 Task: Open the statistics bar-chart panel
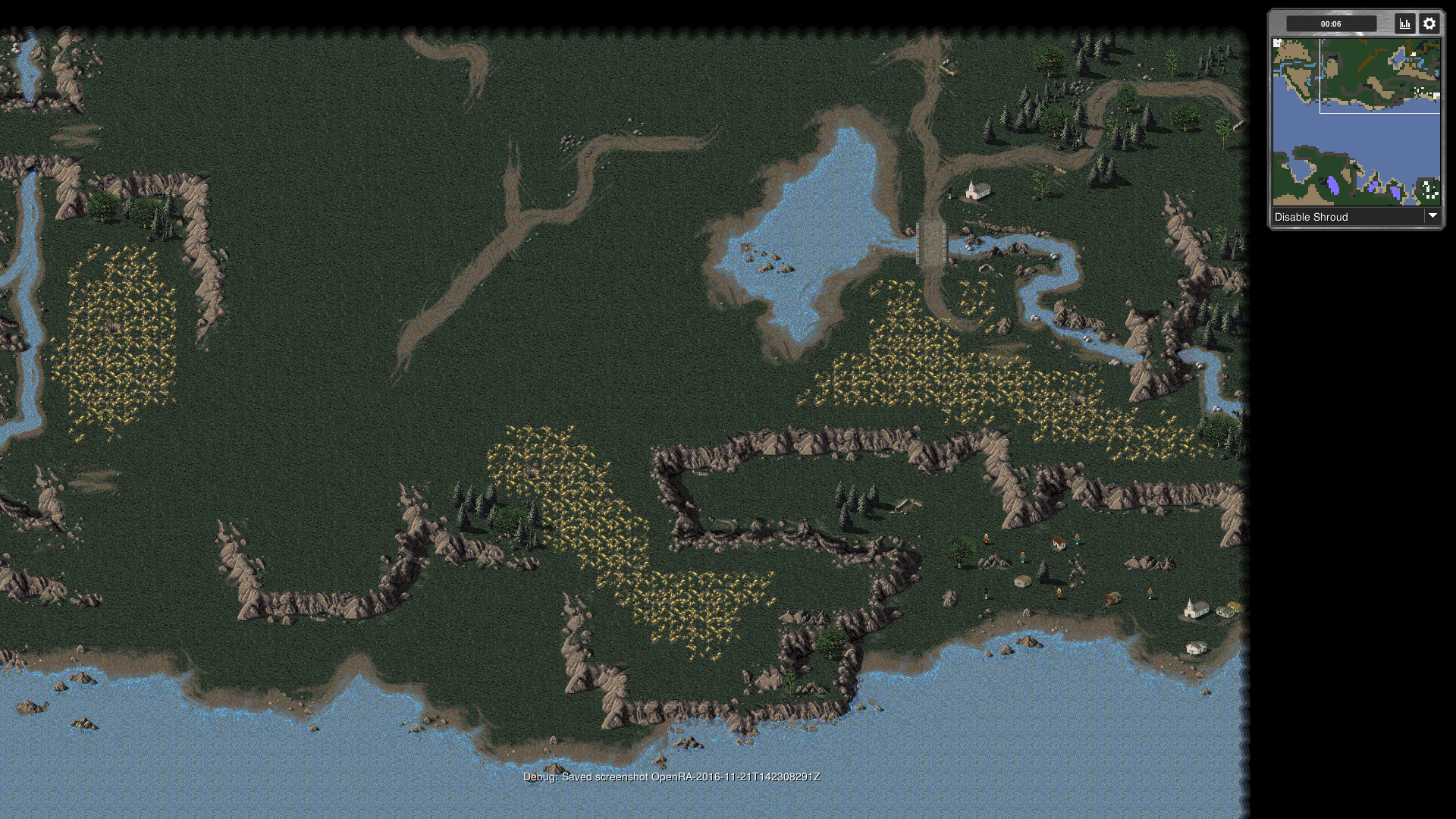pyautogui.click(x=1404, y=24)
